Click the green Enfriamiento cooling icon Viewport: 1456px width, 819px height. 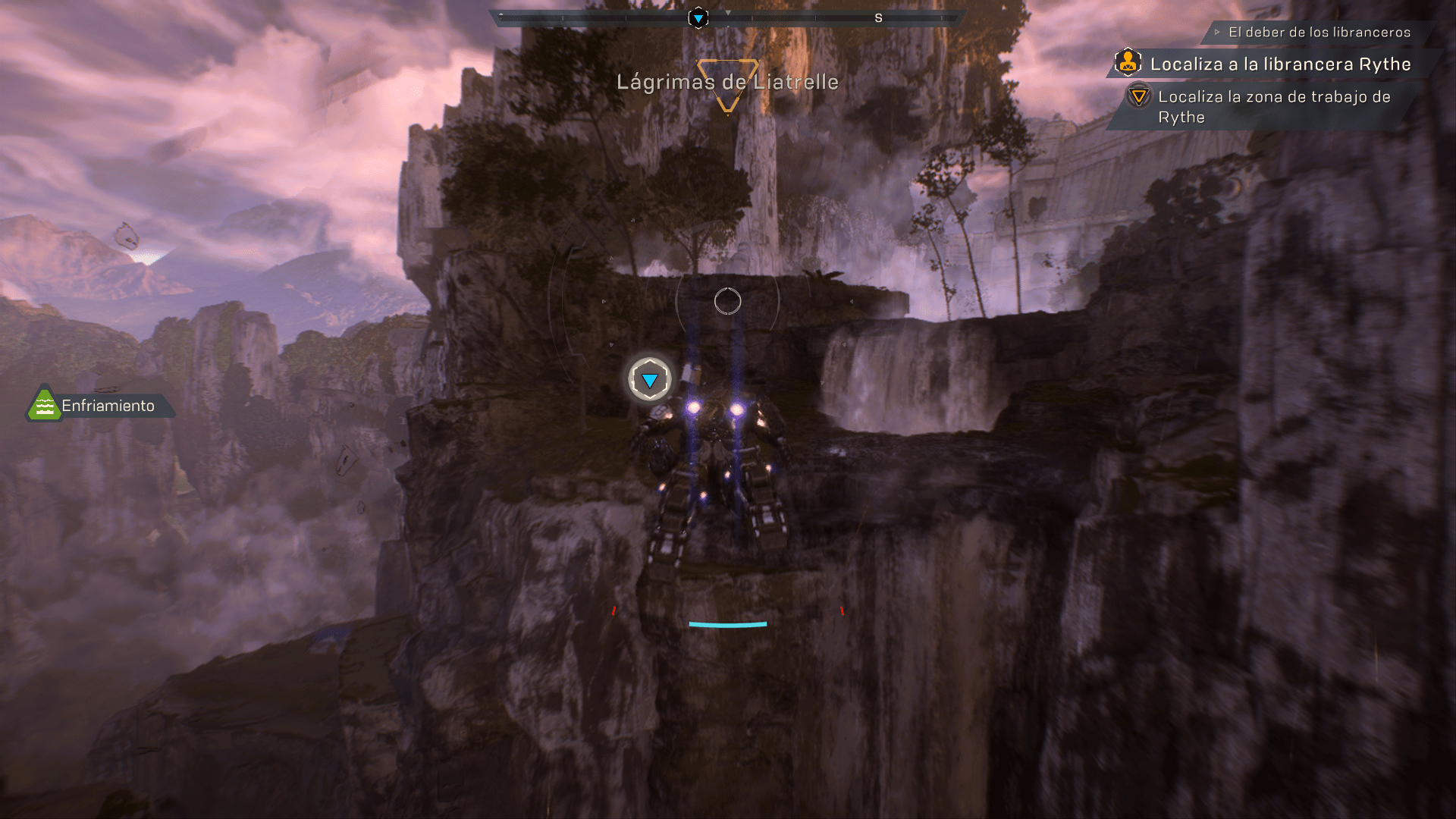(x=44, y=406)
